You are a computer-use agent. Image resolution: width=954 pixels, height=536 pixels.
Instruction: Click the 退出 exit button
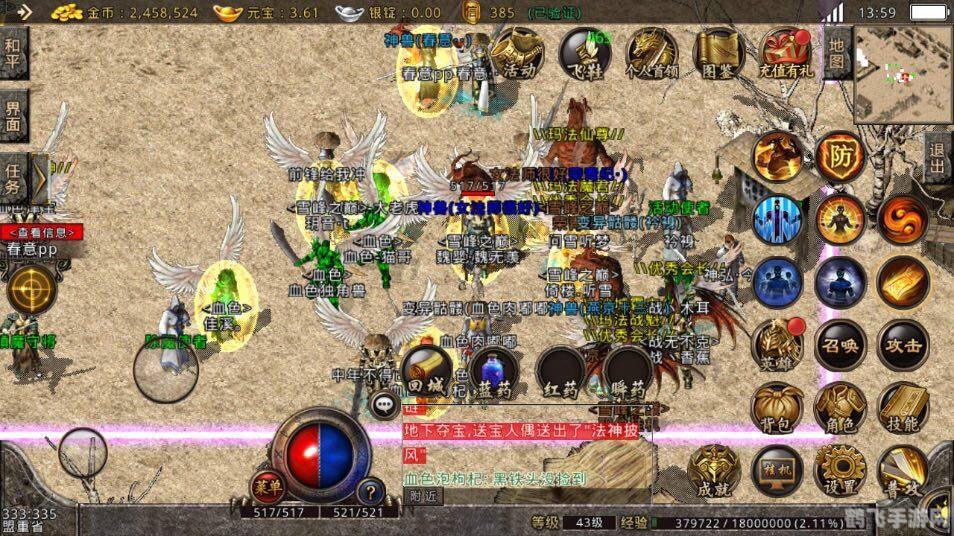click(937, 159)
